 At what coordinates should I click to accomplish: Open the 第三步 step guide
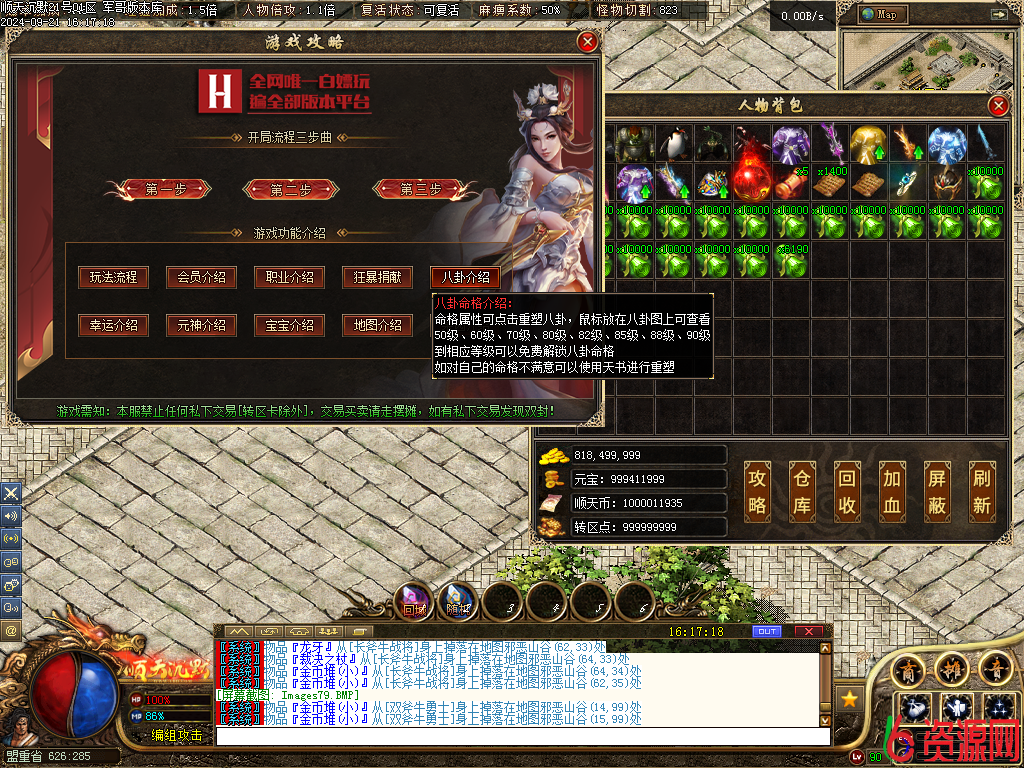(421, 189)
